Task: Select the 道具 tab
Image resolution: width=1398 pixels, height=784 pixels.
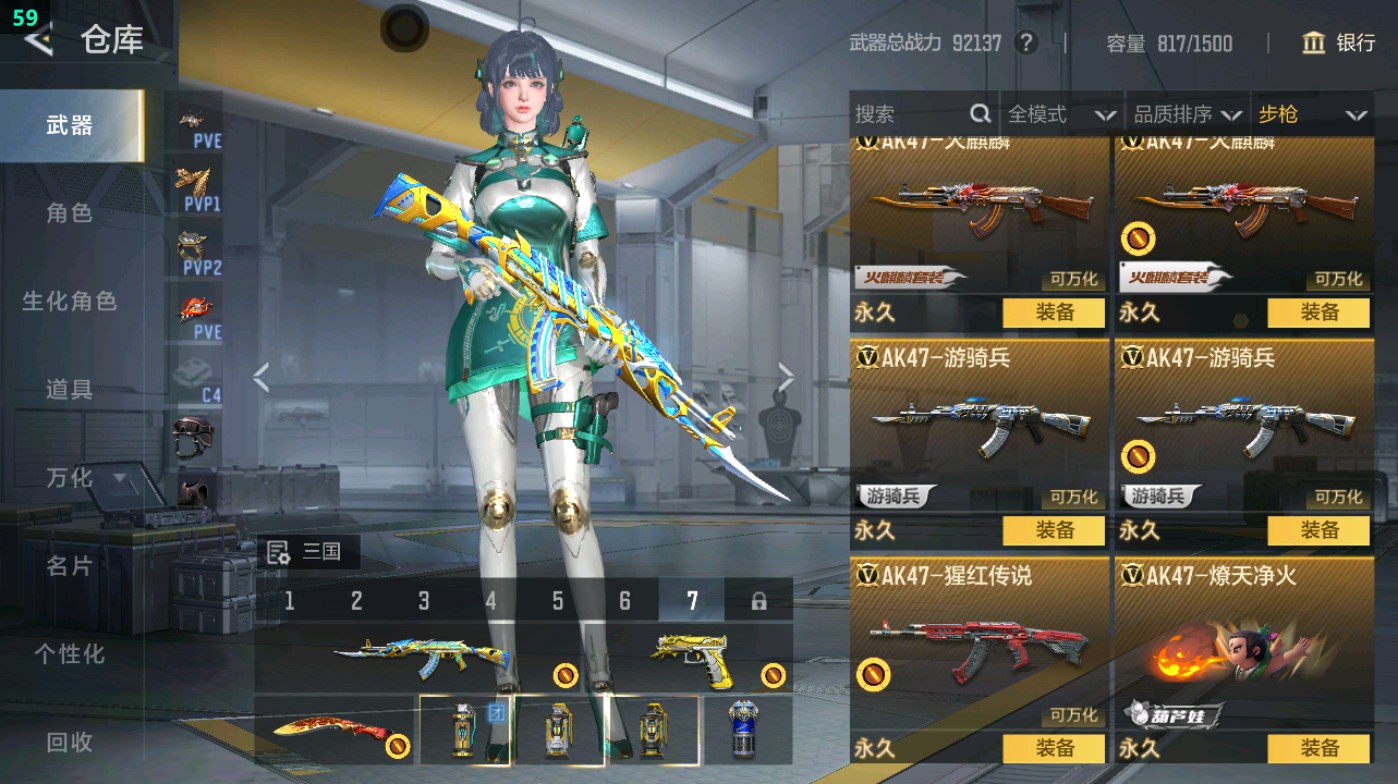Action: (x=69, y=389)
